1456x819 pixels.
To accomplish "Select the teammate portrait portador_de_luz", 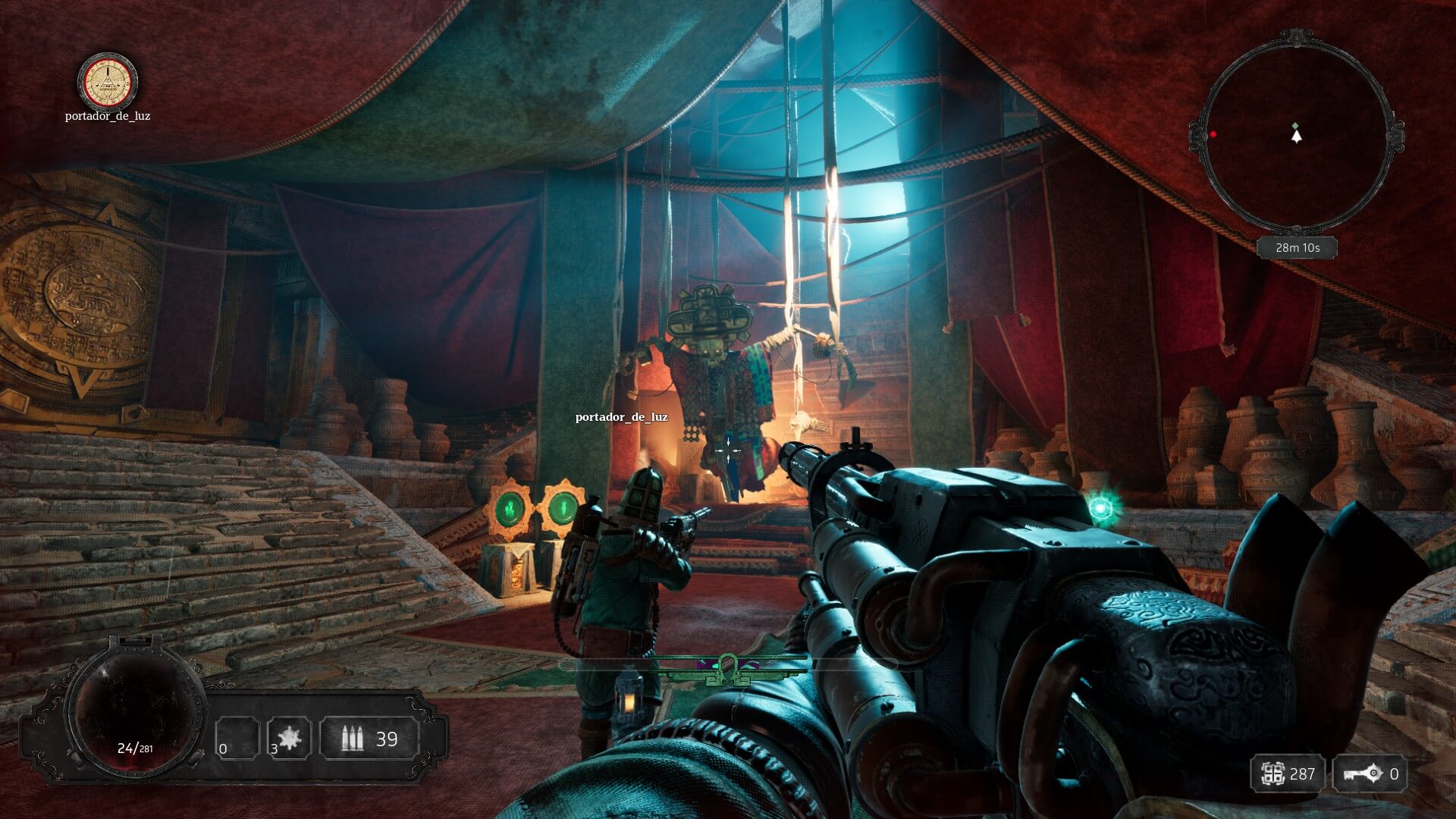I will 108,82.
